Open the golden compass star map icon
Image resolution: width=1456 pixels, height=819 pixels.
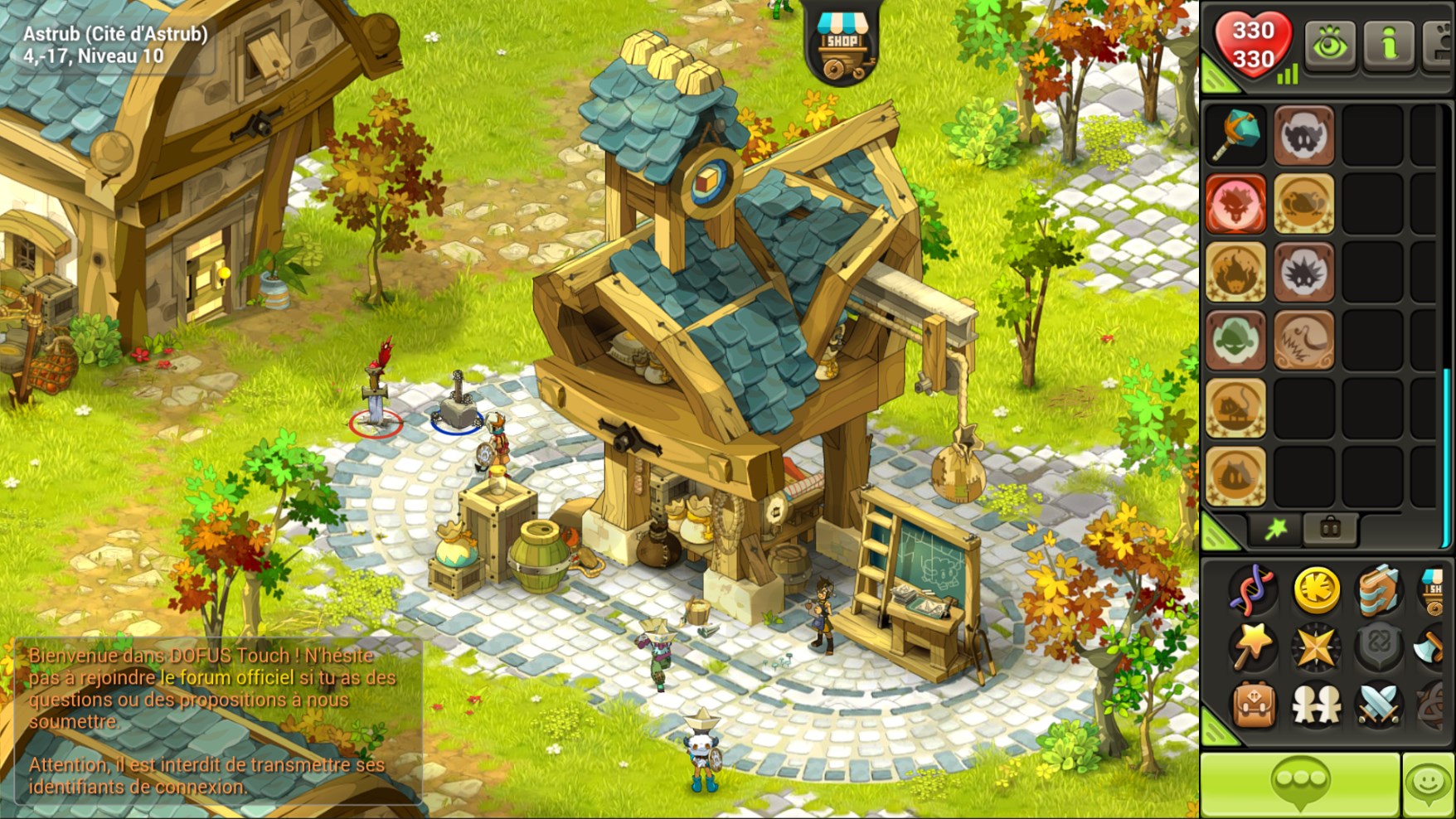1315,647
